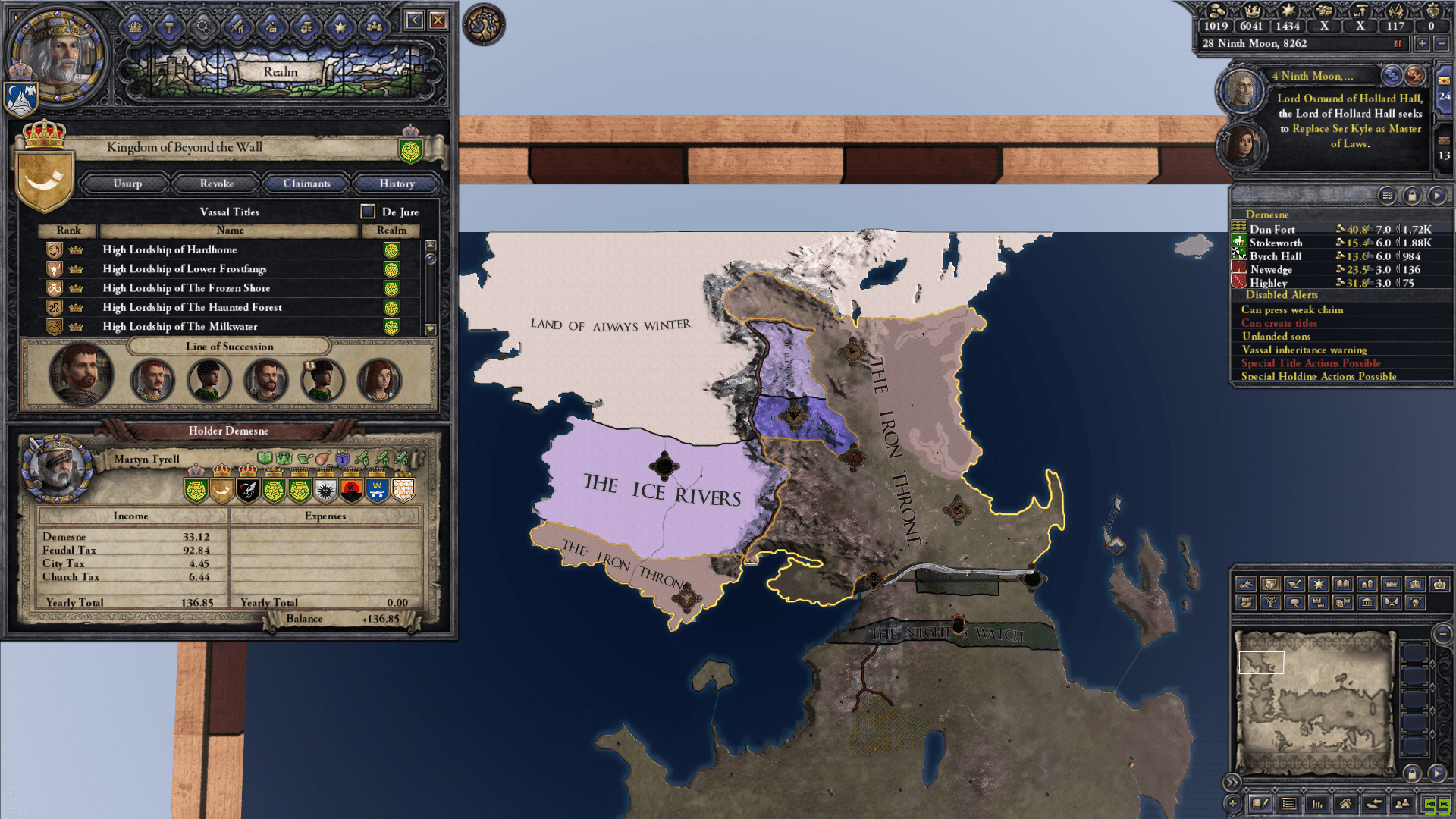Open the Laws hammer icon in Realm window
This screenshot has width=1456, height=819.
click(x=168, y=27)
